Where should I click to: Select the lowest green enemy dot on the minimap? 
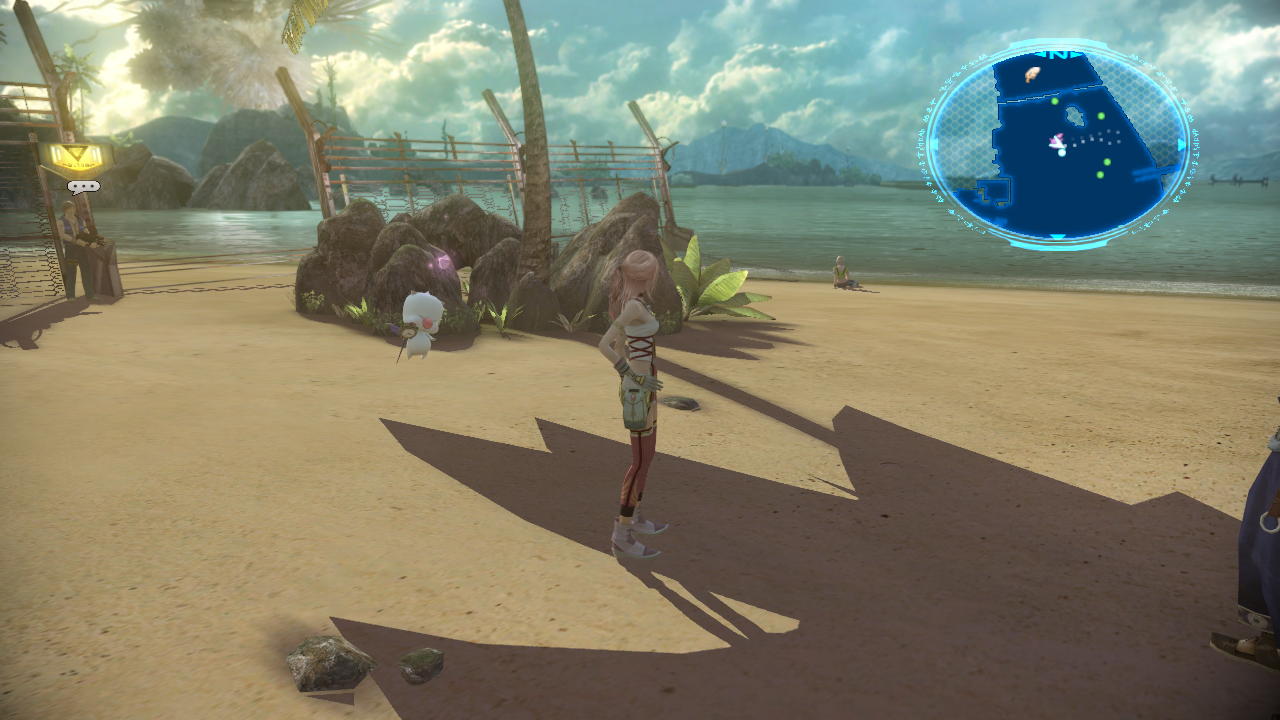click(1099, 175)
